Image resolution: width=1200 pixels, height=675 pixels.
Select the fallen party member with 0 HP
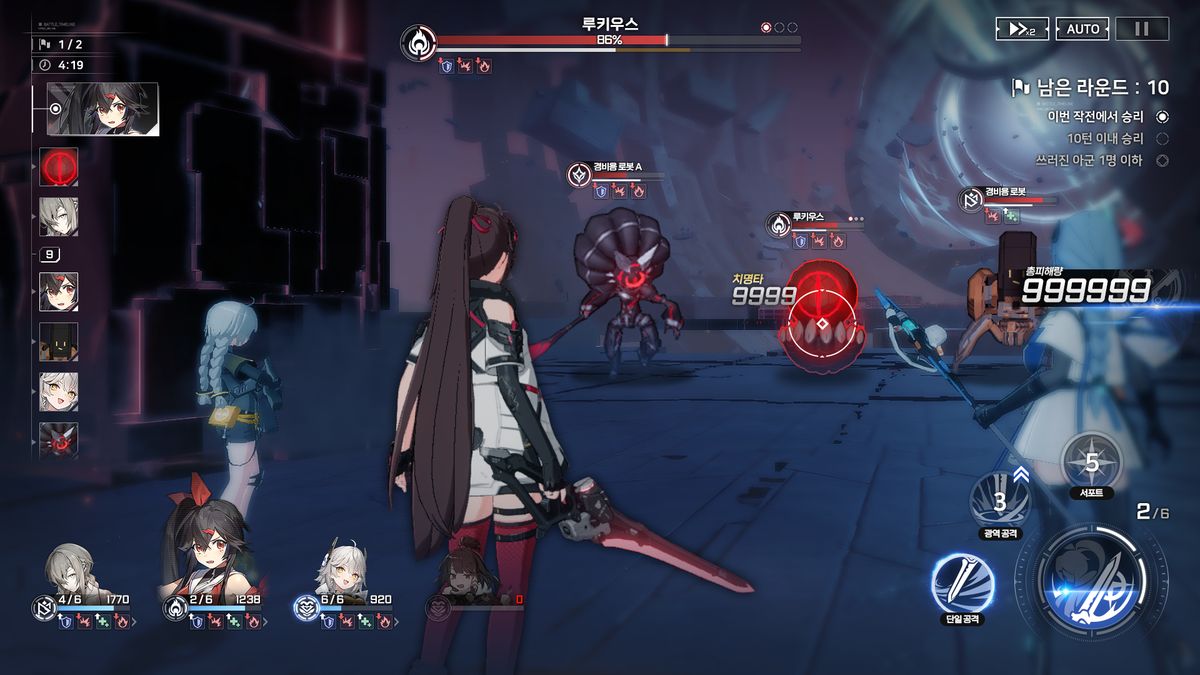coord(466,575)
